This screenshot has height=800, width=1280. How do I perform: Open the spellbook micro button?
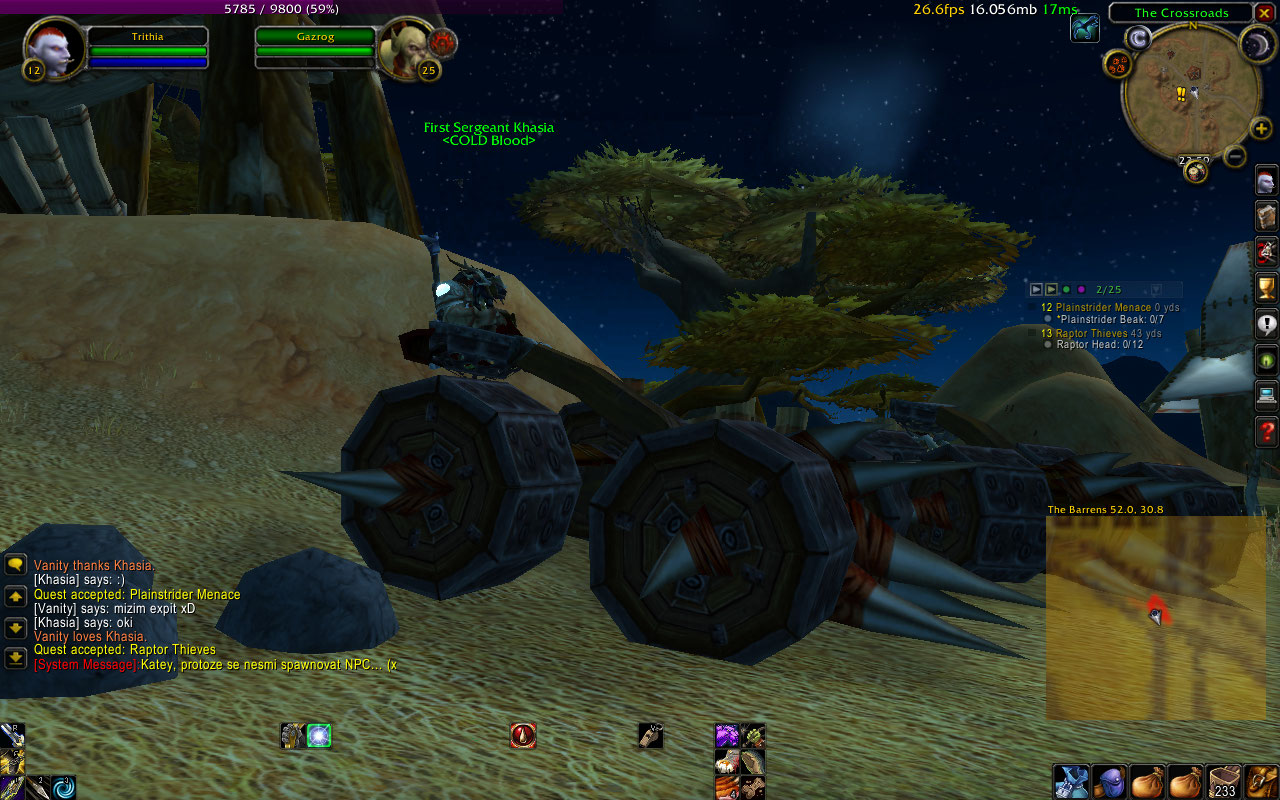pos(1266,217)
